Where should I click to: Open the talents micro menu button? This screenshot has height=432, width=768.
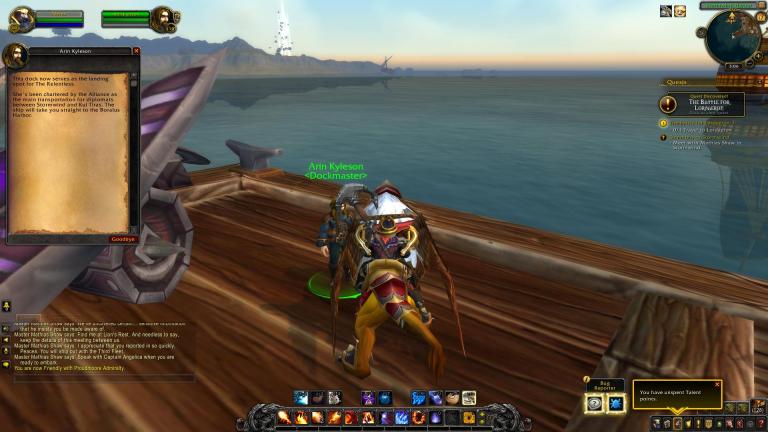(x=677, y=423)
